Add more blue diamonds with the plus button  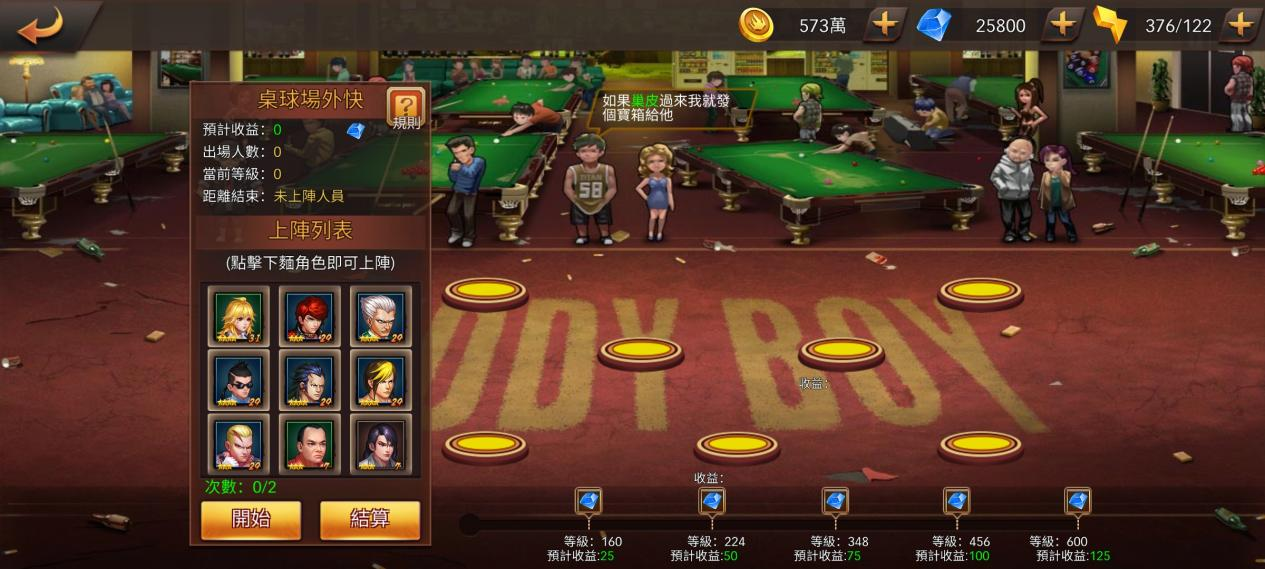(1063, 25)
